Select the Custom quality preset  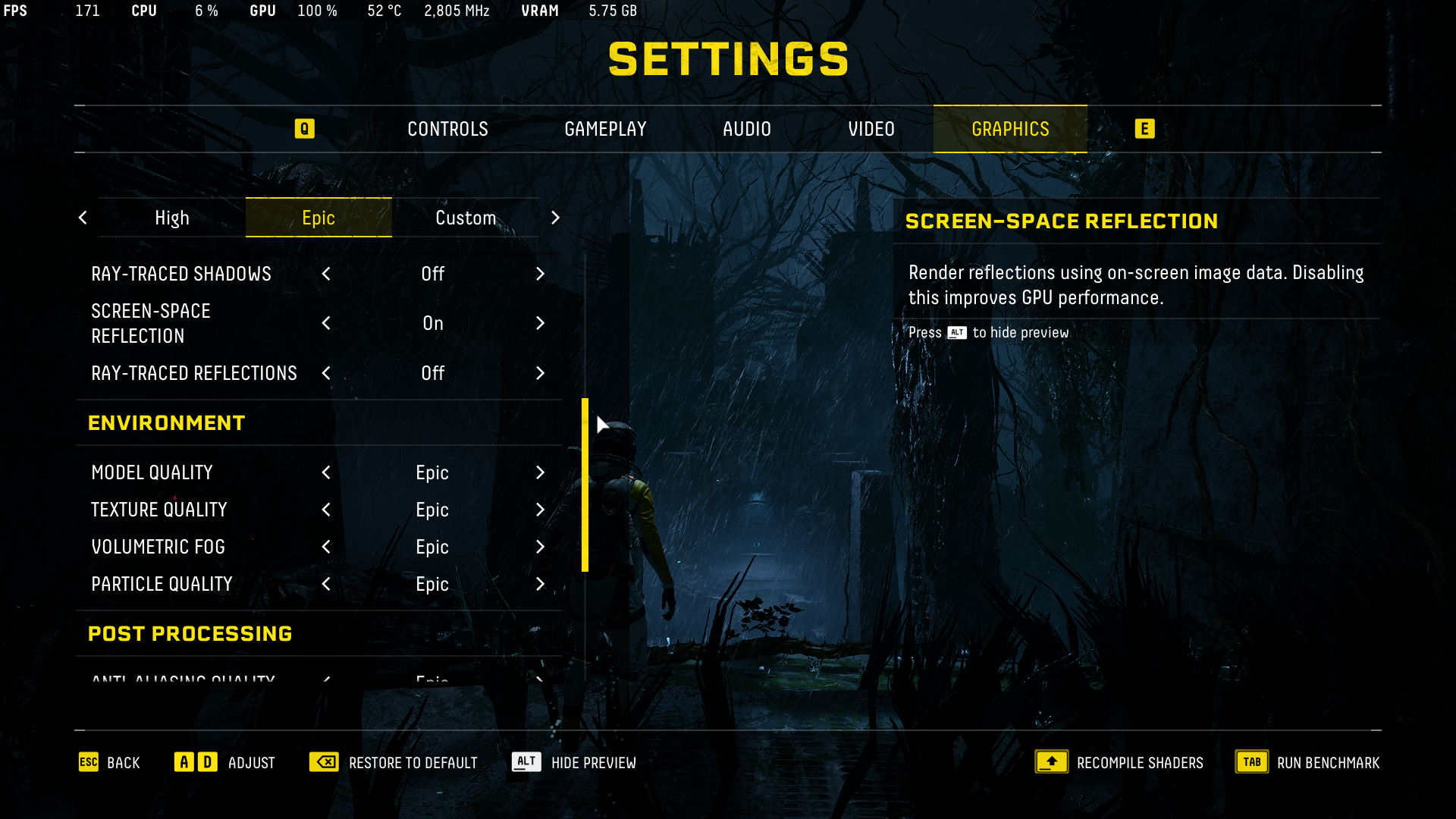pos(465,218)
